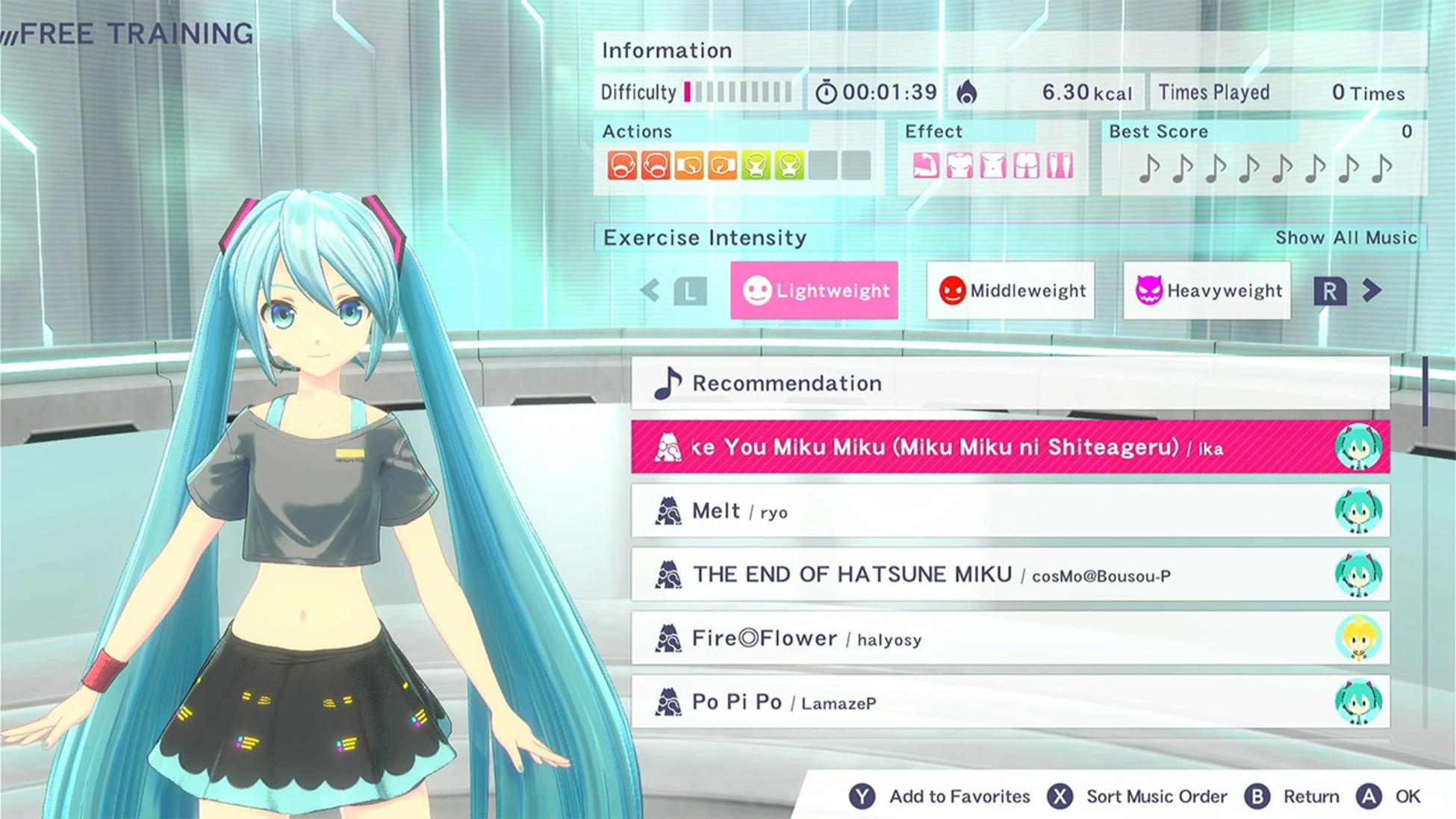Select the Lightweight intensity option
The height and width of the screenshot is (819, 1456).
813,290
